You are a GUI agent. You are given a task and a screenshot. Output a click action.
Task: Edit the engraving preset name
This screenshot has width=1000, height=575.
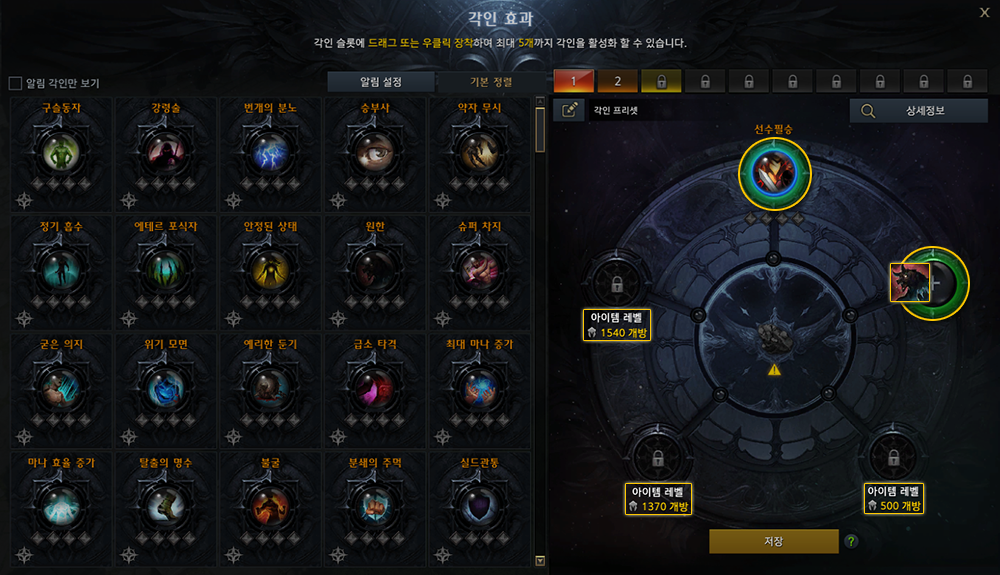pyautogui.click(x=569, y=111)
